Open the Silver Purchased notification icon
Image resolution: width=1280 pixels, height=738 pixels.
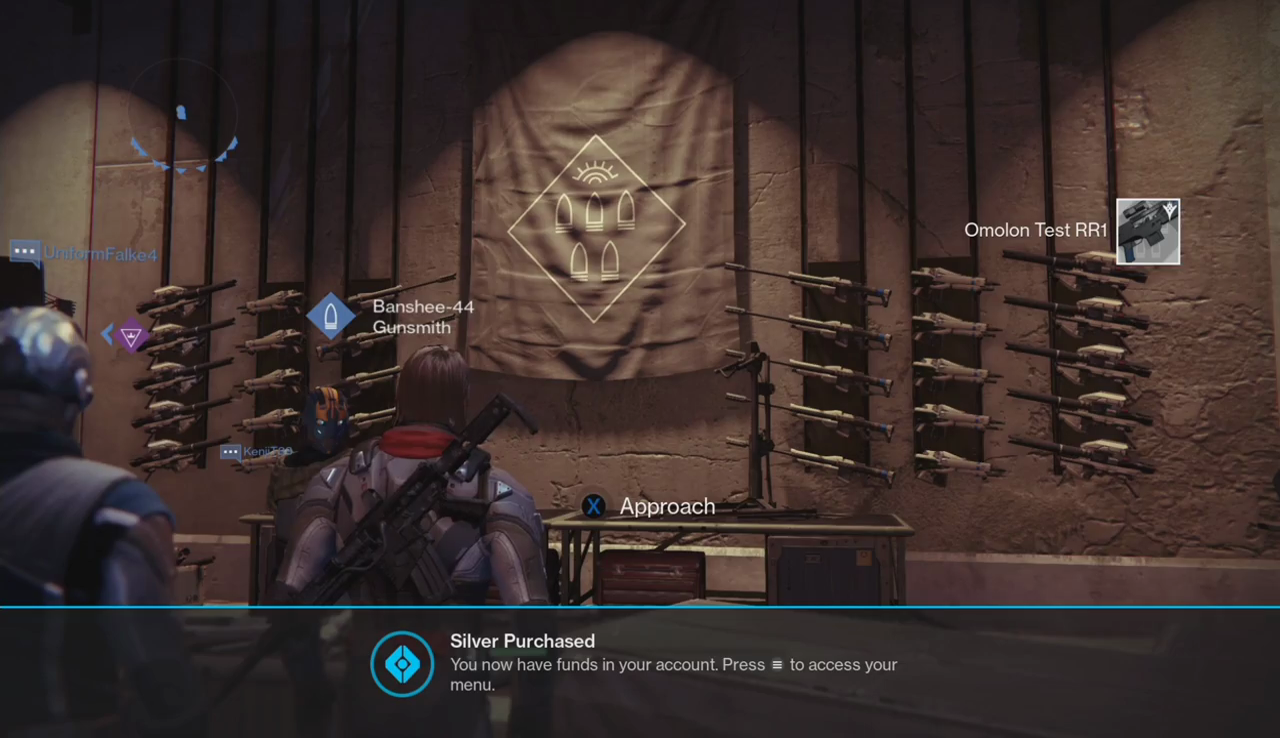(x=402, y=664)
